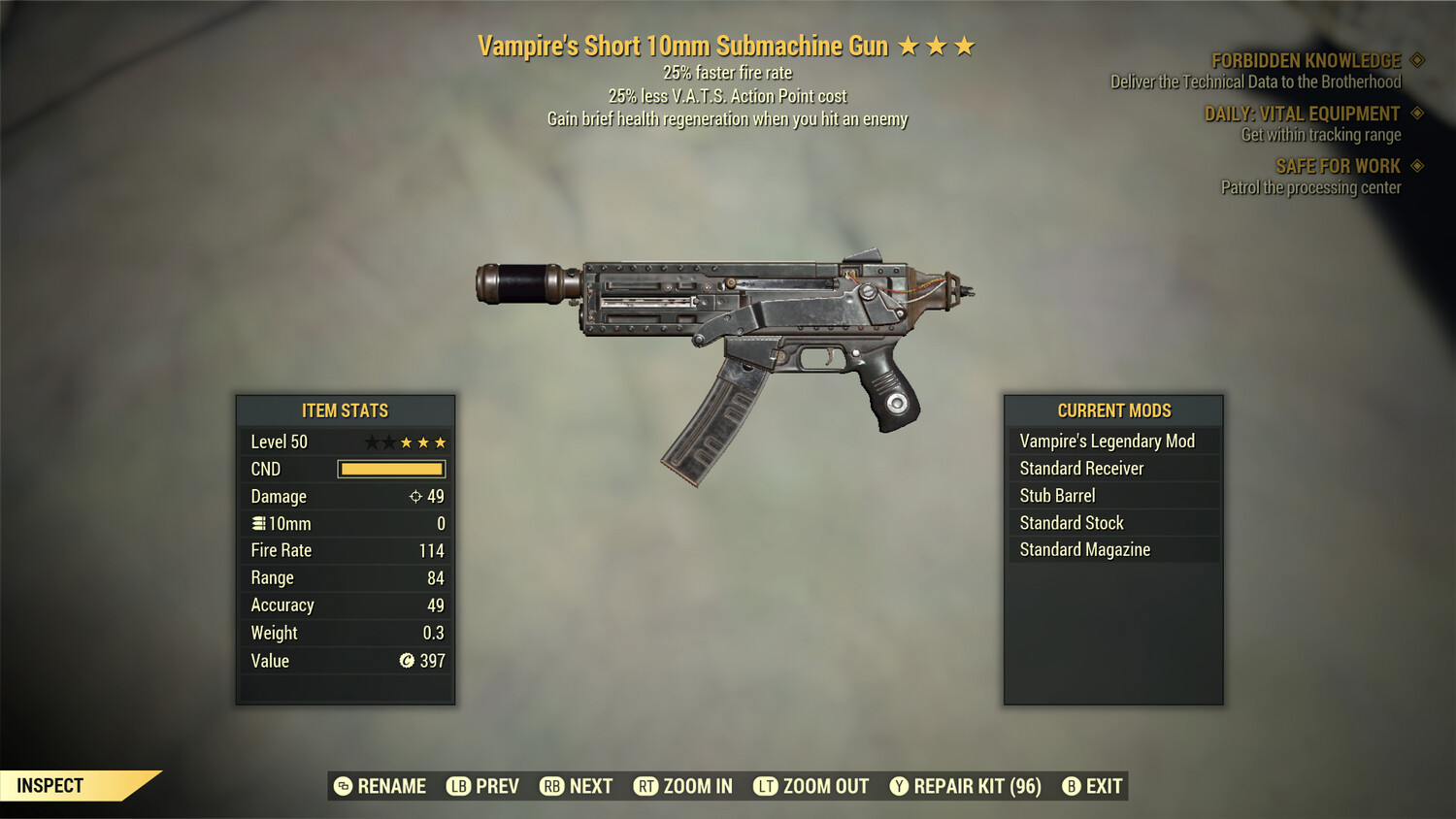Image resolution: width=1456 pixels, height=819 pixels.
Task: Click the Caps currency icon beside Value
Action: click(406, 661)
